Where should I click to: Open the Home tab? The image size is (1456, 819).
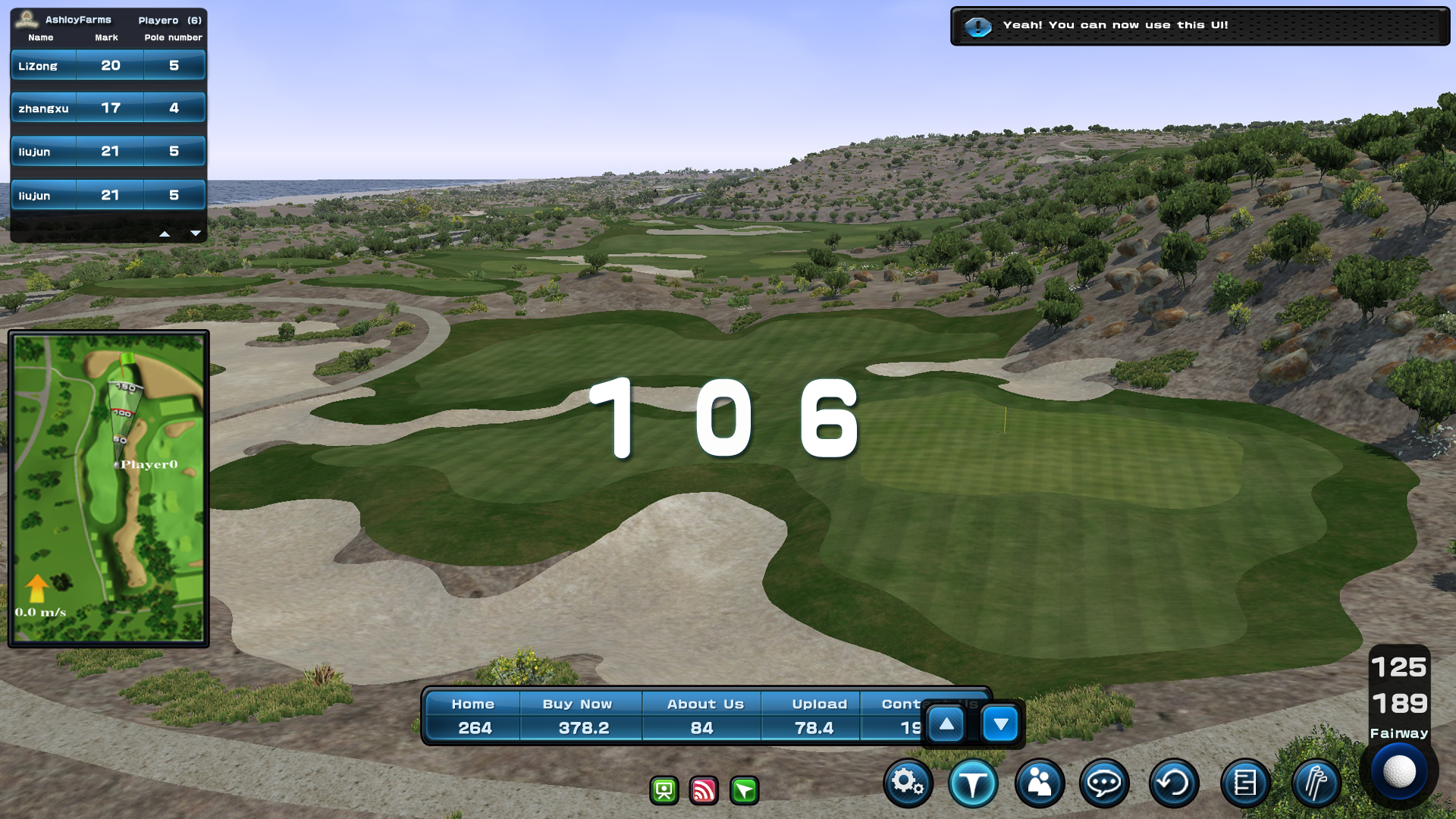point(473,704)
